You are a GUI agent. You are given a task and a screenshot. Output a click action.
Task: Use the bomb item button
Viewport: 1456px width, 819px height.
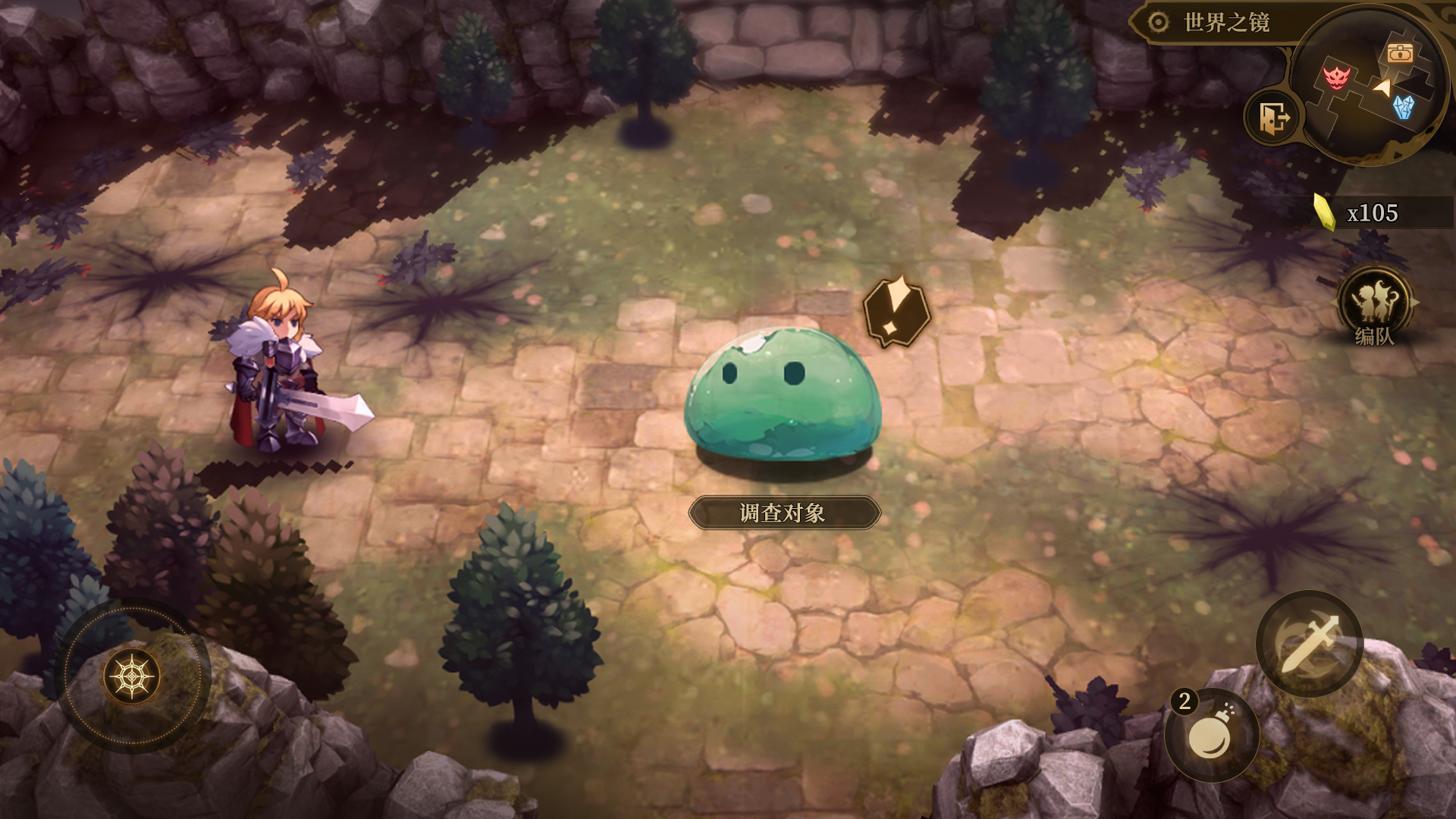pyautogui.click(x=1212, y=736)
